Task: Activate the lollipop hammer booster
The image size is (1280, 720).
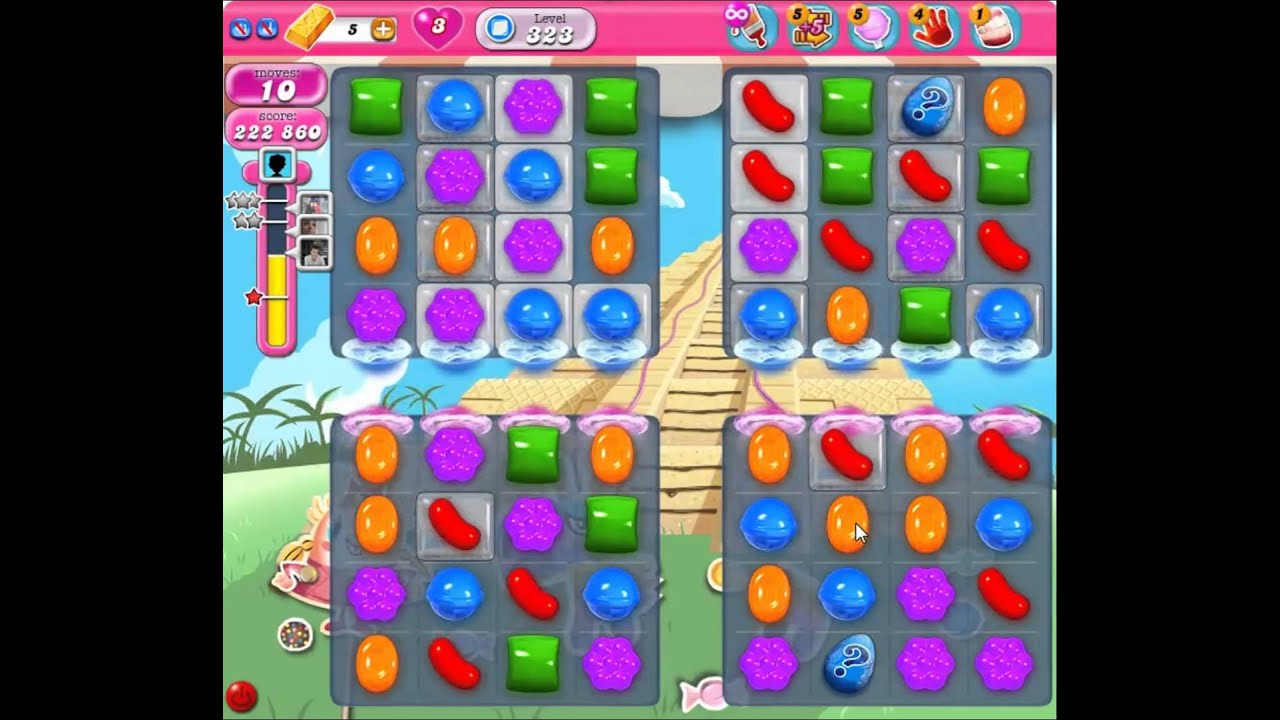Action: (x=752, y=27)
